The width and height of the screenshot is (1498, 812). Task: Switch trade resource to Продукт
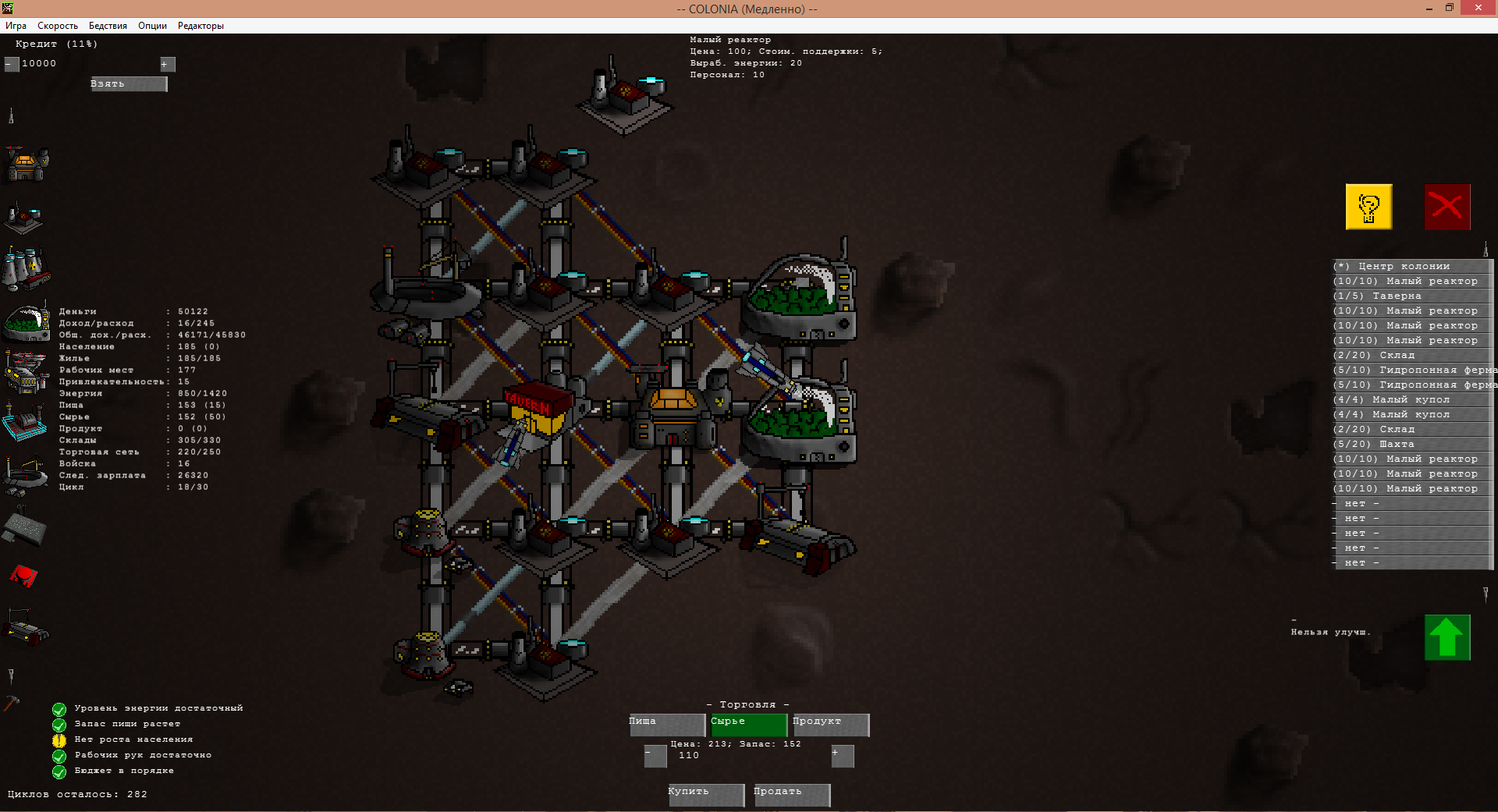830,725
